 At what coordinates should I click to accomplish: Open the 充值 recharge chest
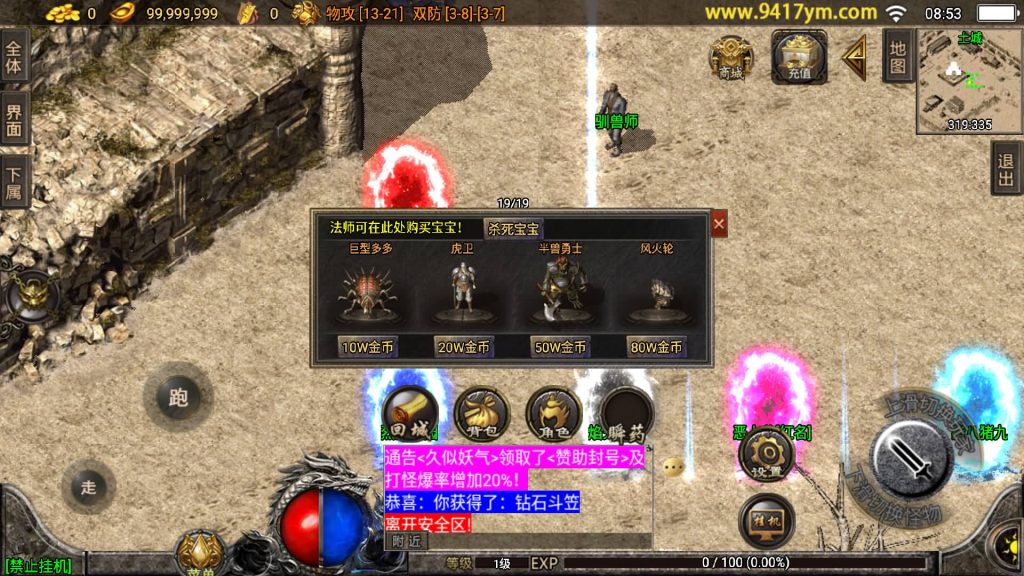(798, 57)
